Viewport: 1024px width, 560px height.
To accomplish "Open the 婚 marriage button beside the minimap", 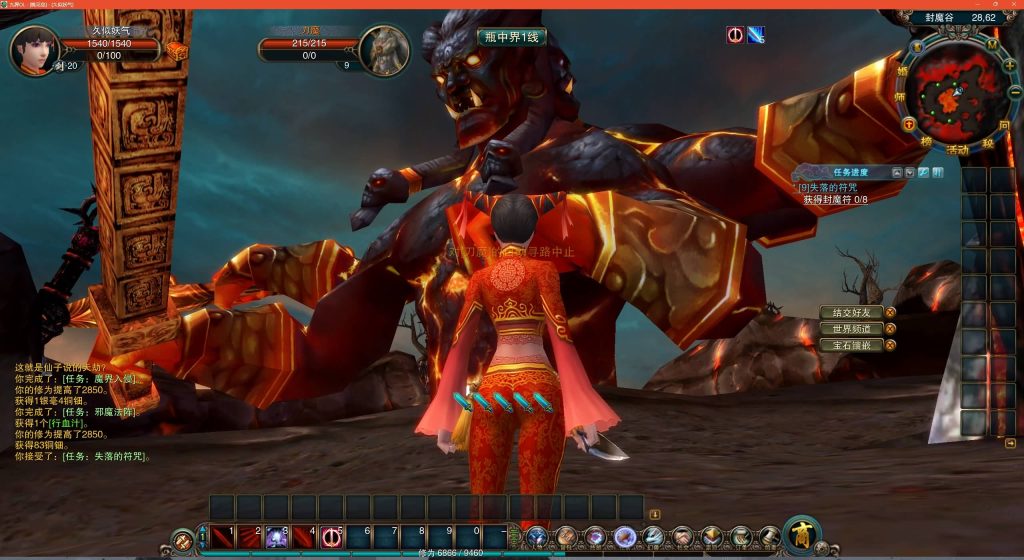I will point(902,72).
